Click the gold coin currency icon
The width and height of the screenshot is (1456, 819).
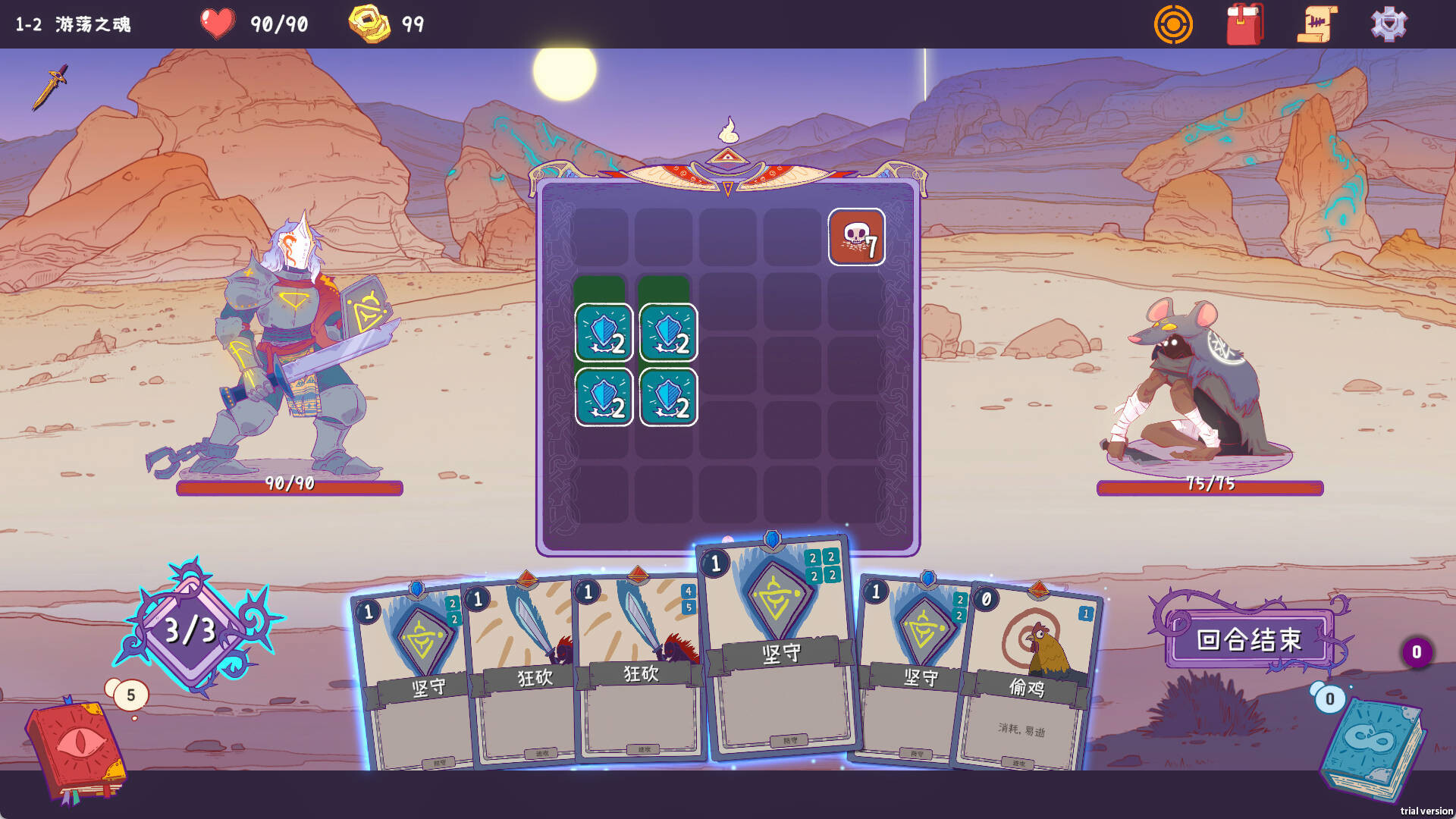369,23
